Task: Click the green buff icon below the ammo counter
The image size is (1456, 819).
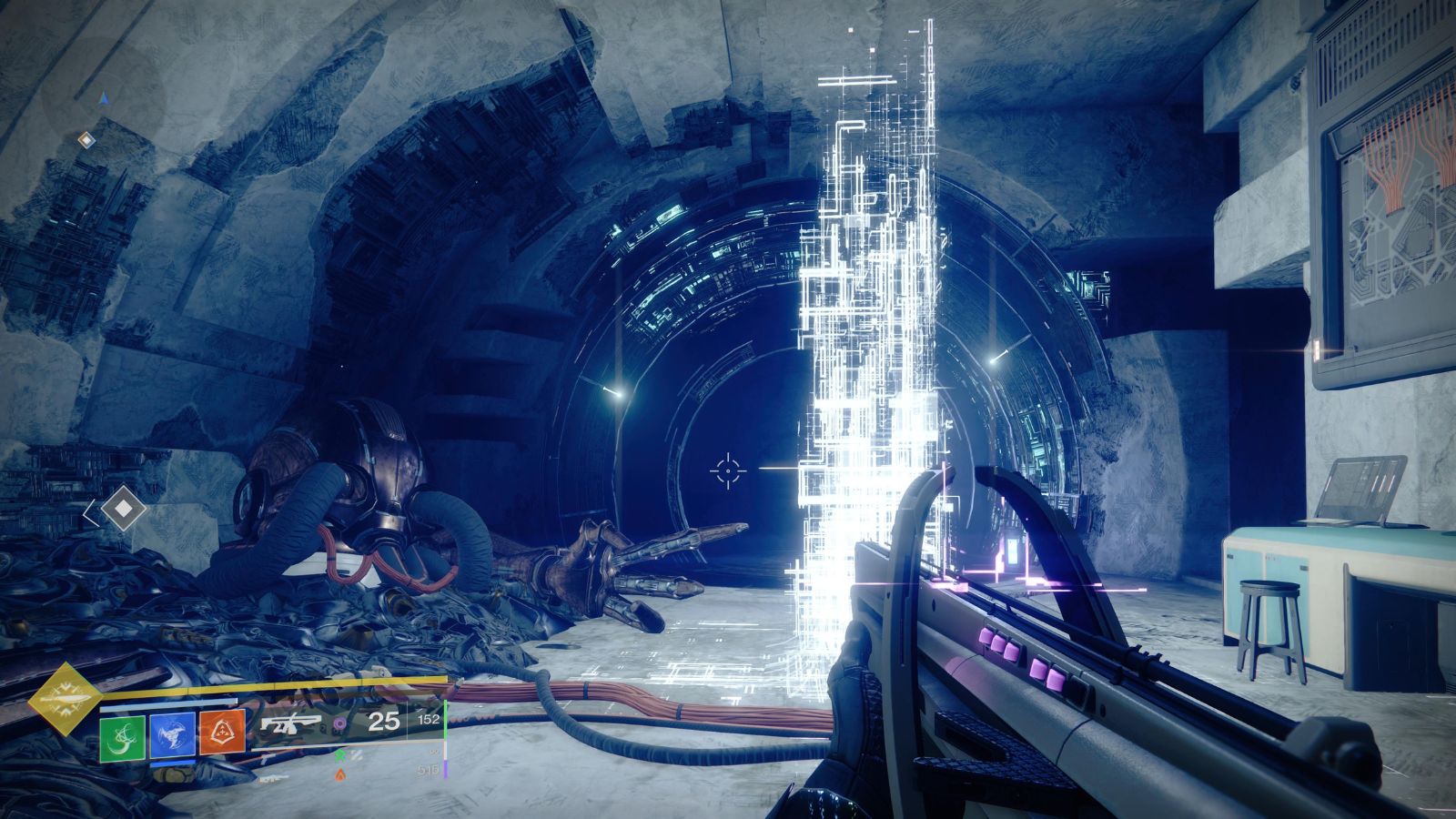Action: coord(340,753)
